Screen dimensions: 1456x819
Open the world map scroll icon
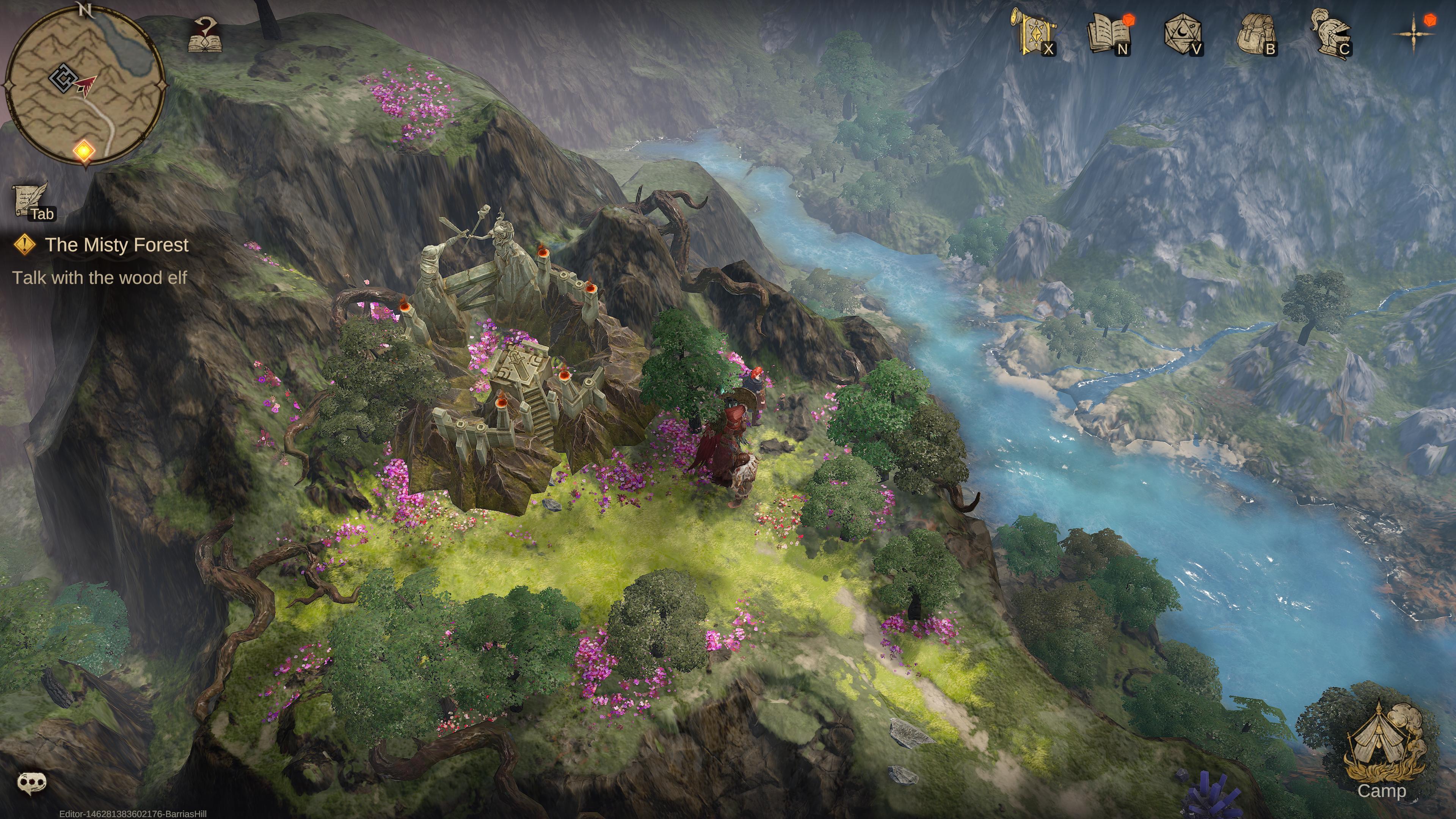pos(1034,33)
